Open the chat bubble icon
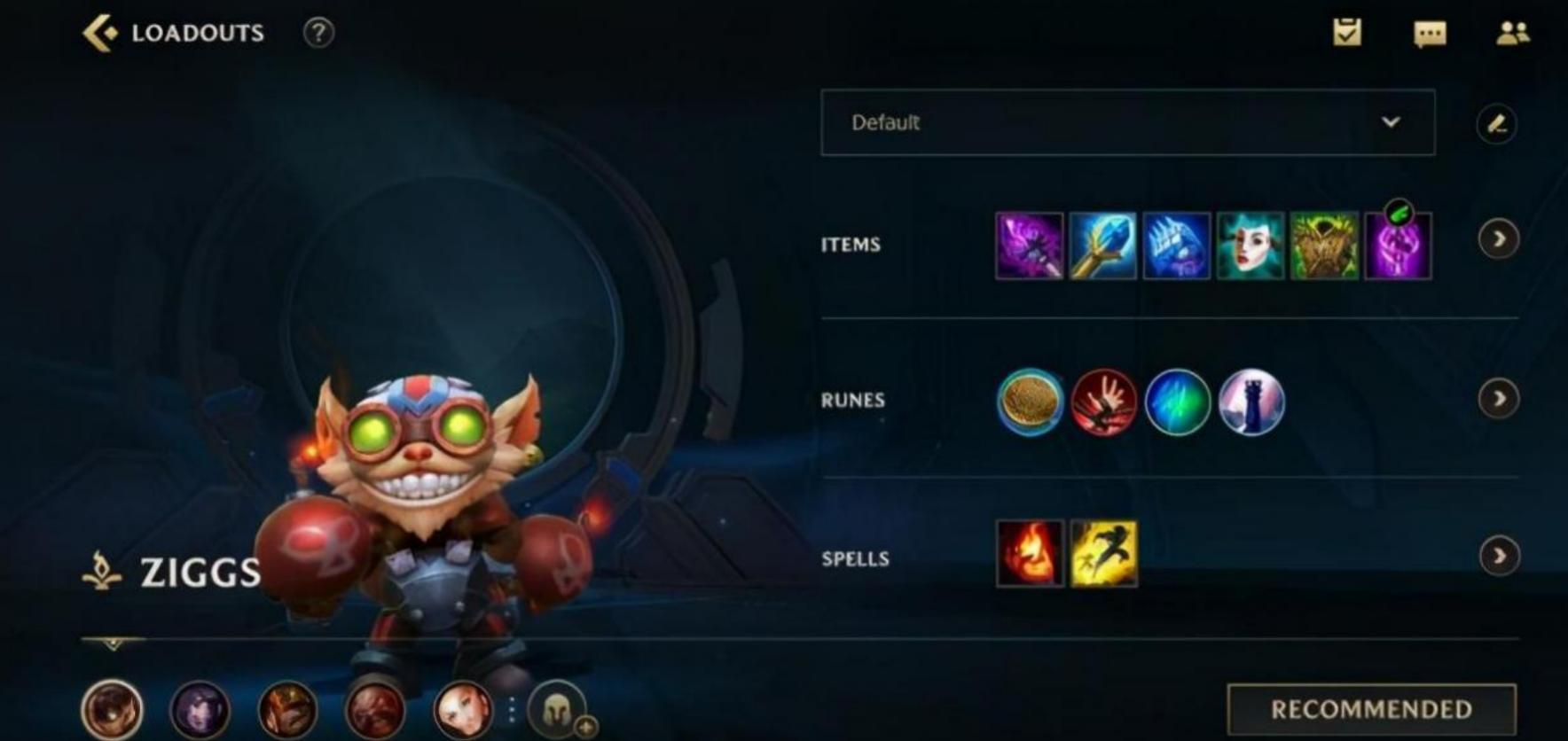The image size is (1568, 741). pos(1430,34)
